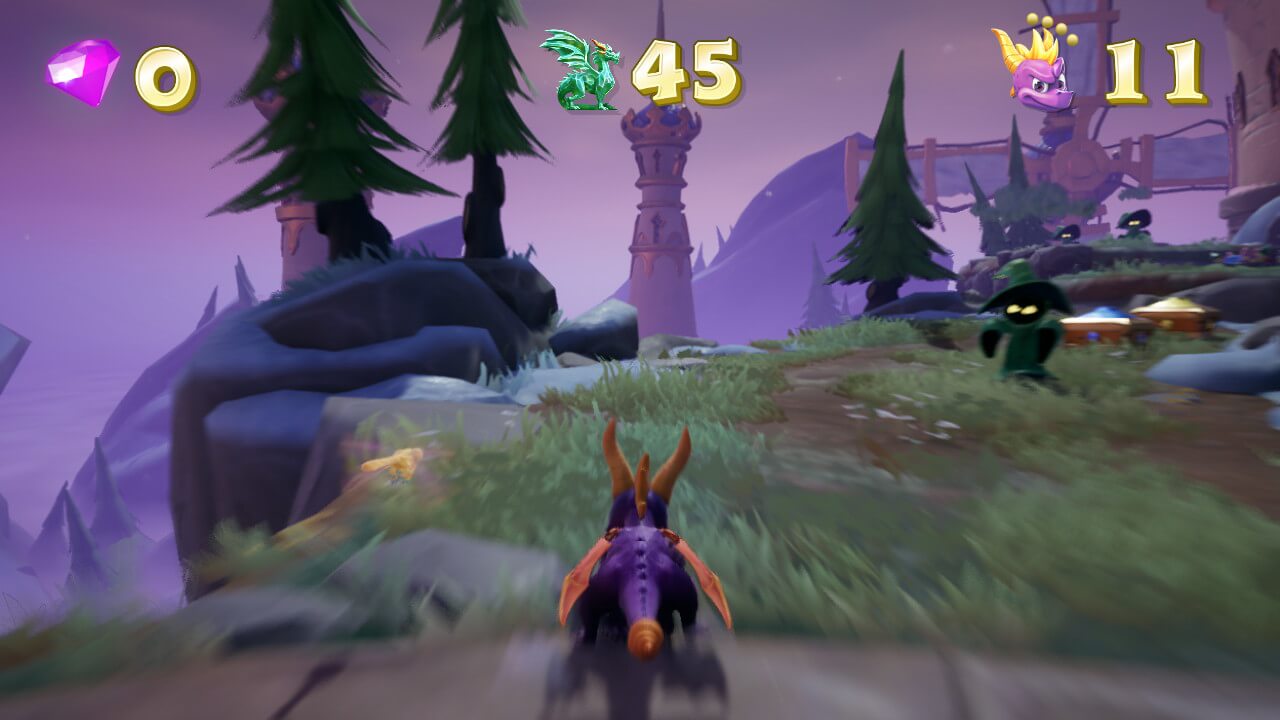Click the purple gem counter icon
1280x720 pixels.
83,72
